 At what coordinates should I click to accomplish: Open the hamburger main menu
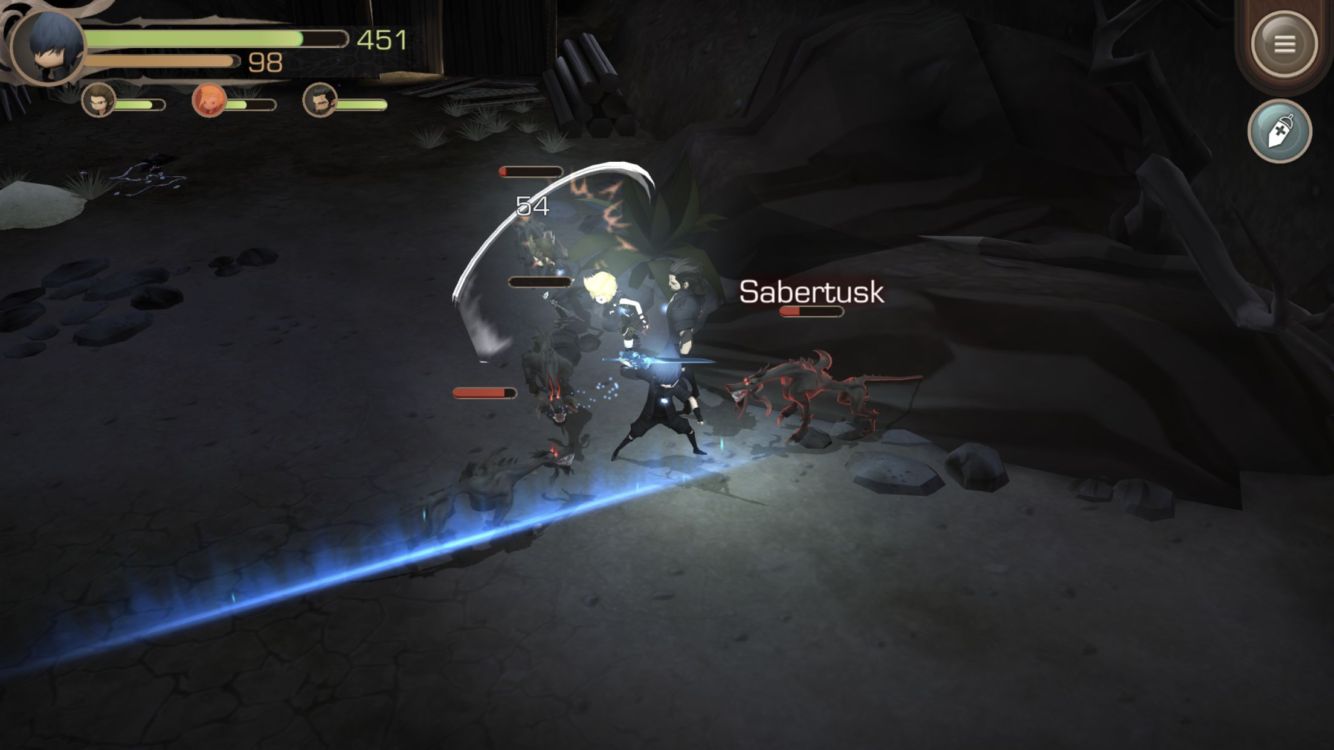(x=1284, y=44)
